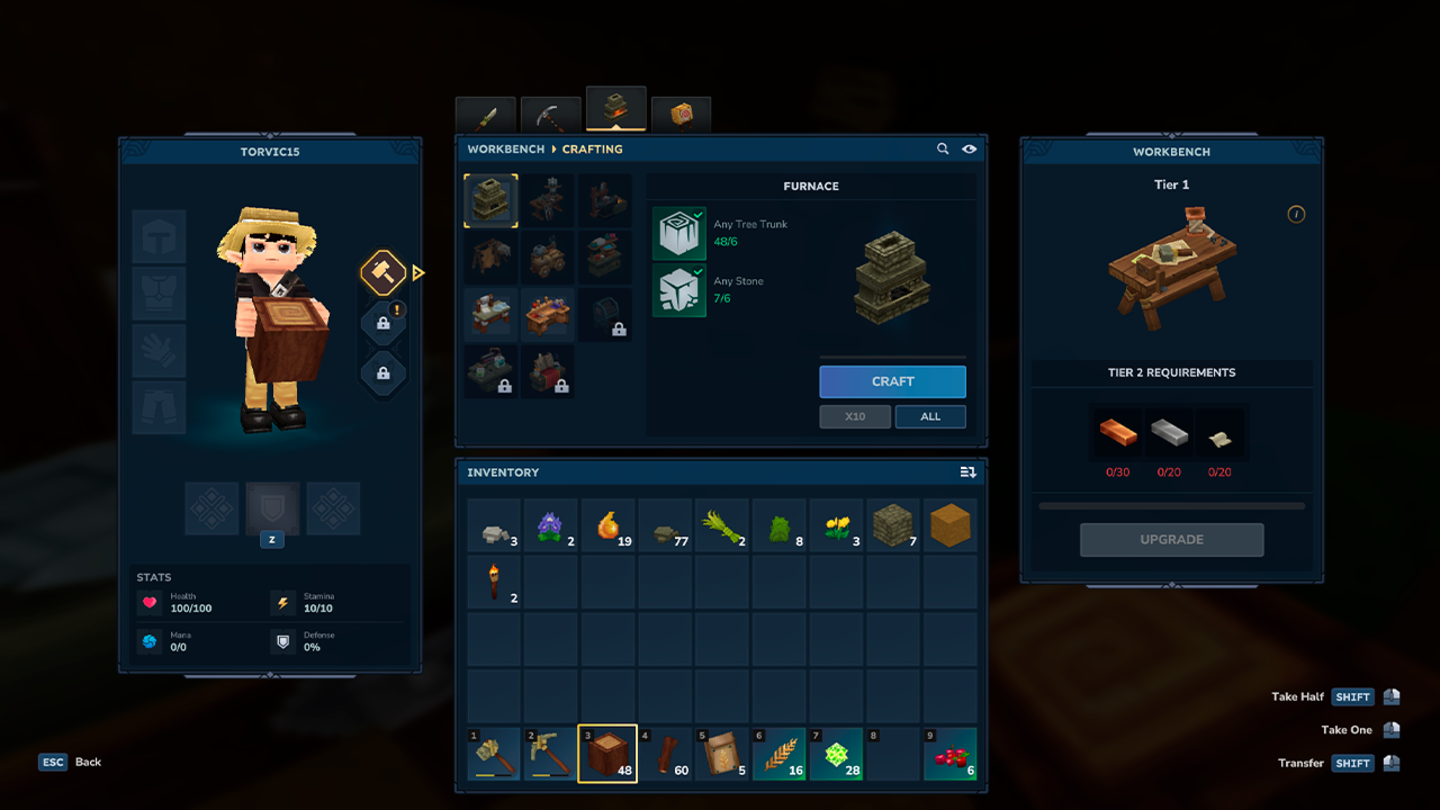Image resolution: width=1440 pixels, height=810 pixels.
Task: Sort the inventory with the sort icon
Action: pos(967,472)
